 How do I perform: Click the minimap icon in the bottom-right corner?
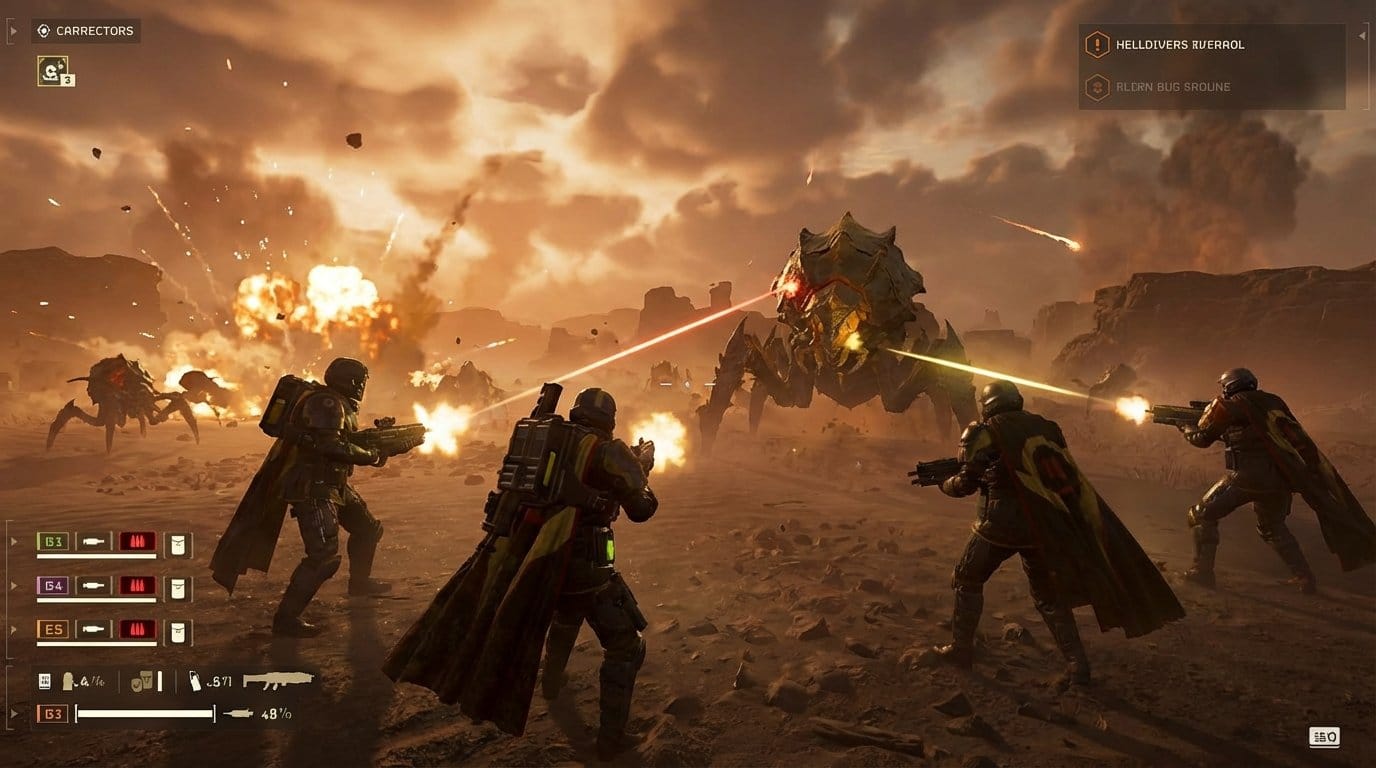(1323, 737)
